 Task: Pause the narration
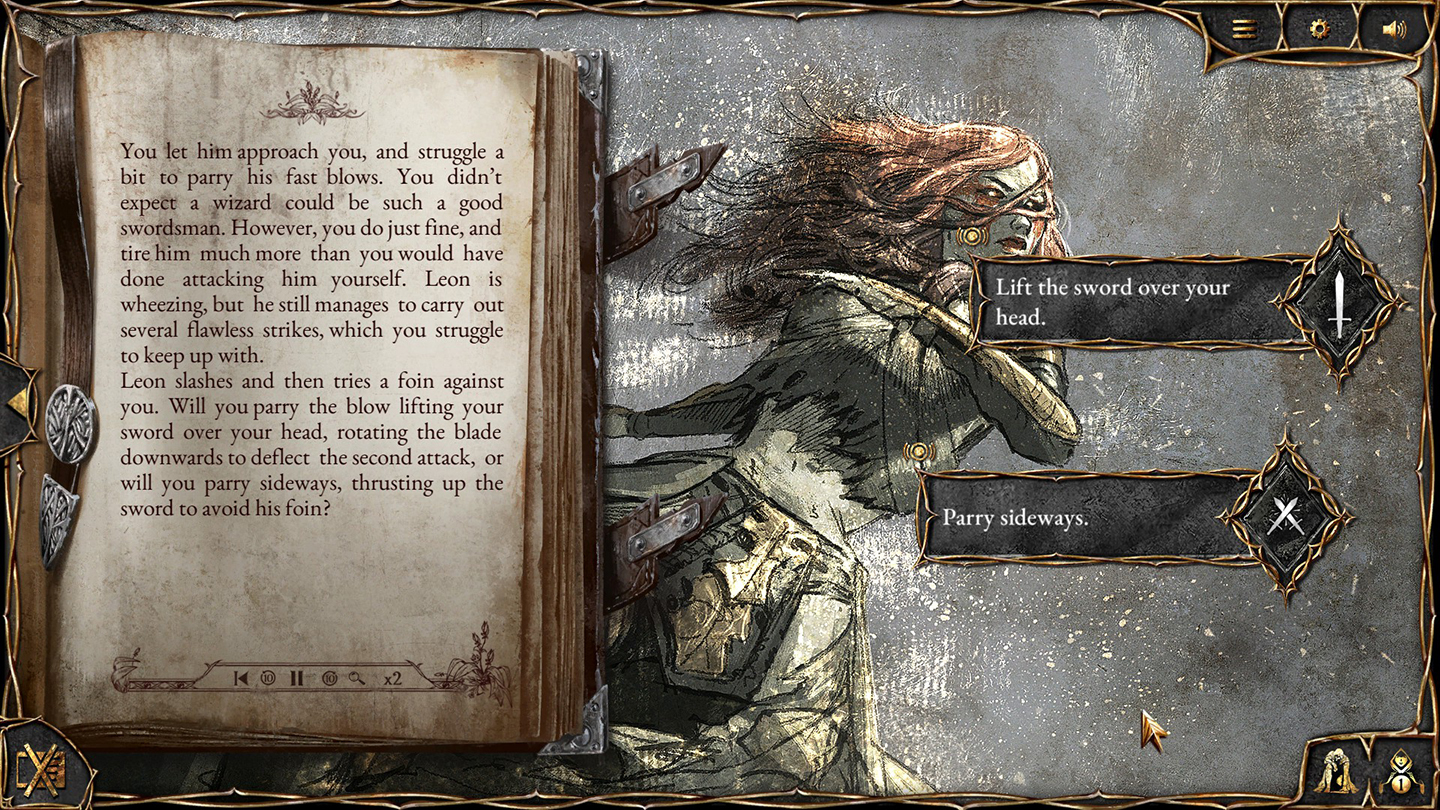297,678
